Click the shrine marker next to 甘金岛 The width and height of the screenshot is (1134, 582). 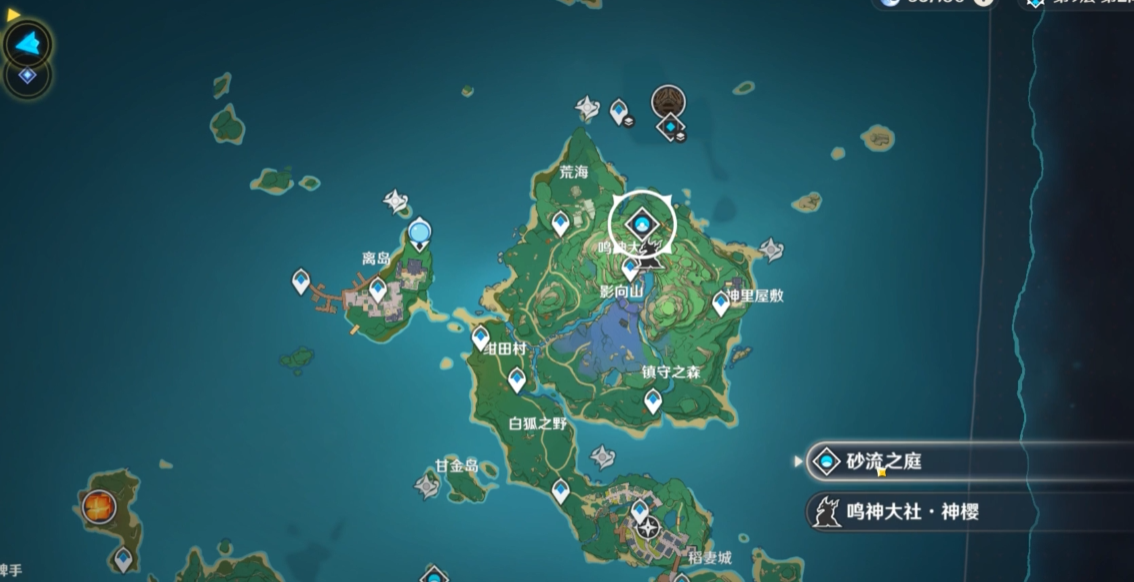pyautogui.click(x=427, y=486)
